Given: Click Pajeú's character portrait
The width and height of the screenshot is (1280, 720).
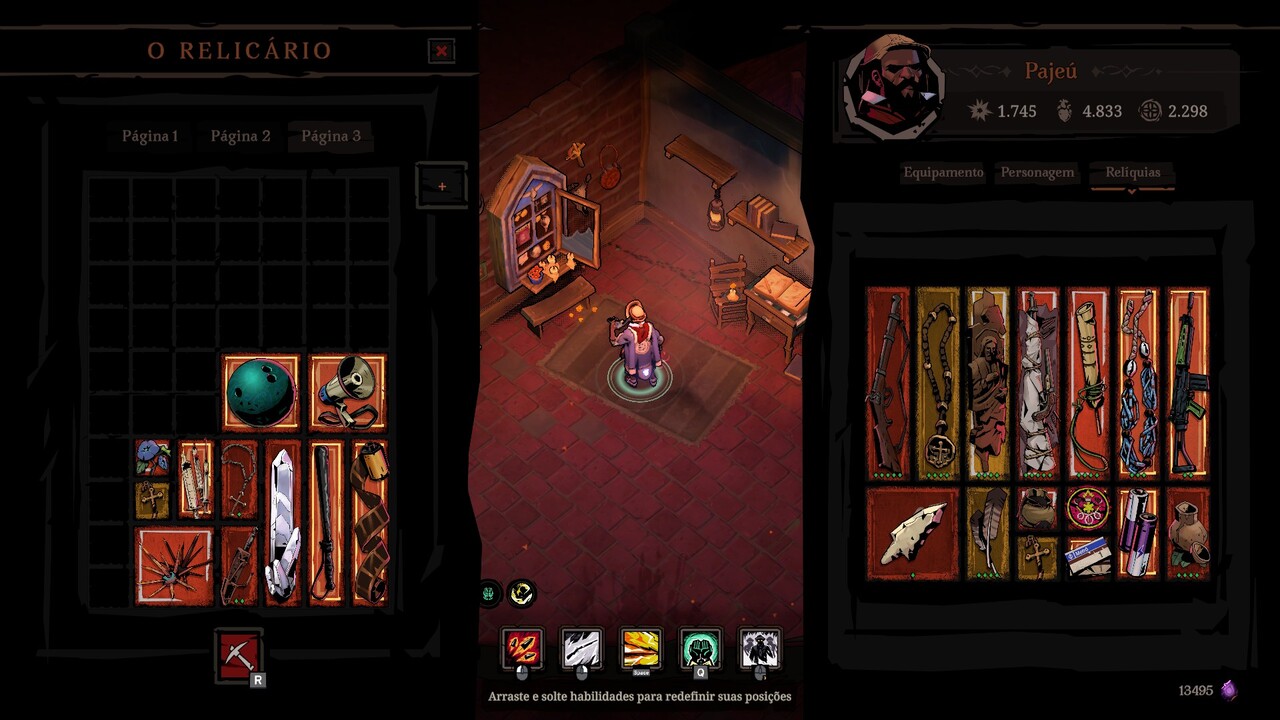Looking at the screenshot, I should point(893,87).
